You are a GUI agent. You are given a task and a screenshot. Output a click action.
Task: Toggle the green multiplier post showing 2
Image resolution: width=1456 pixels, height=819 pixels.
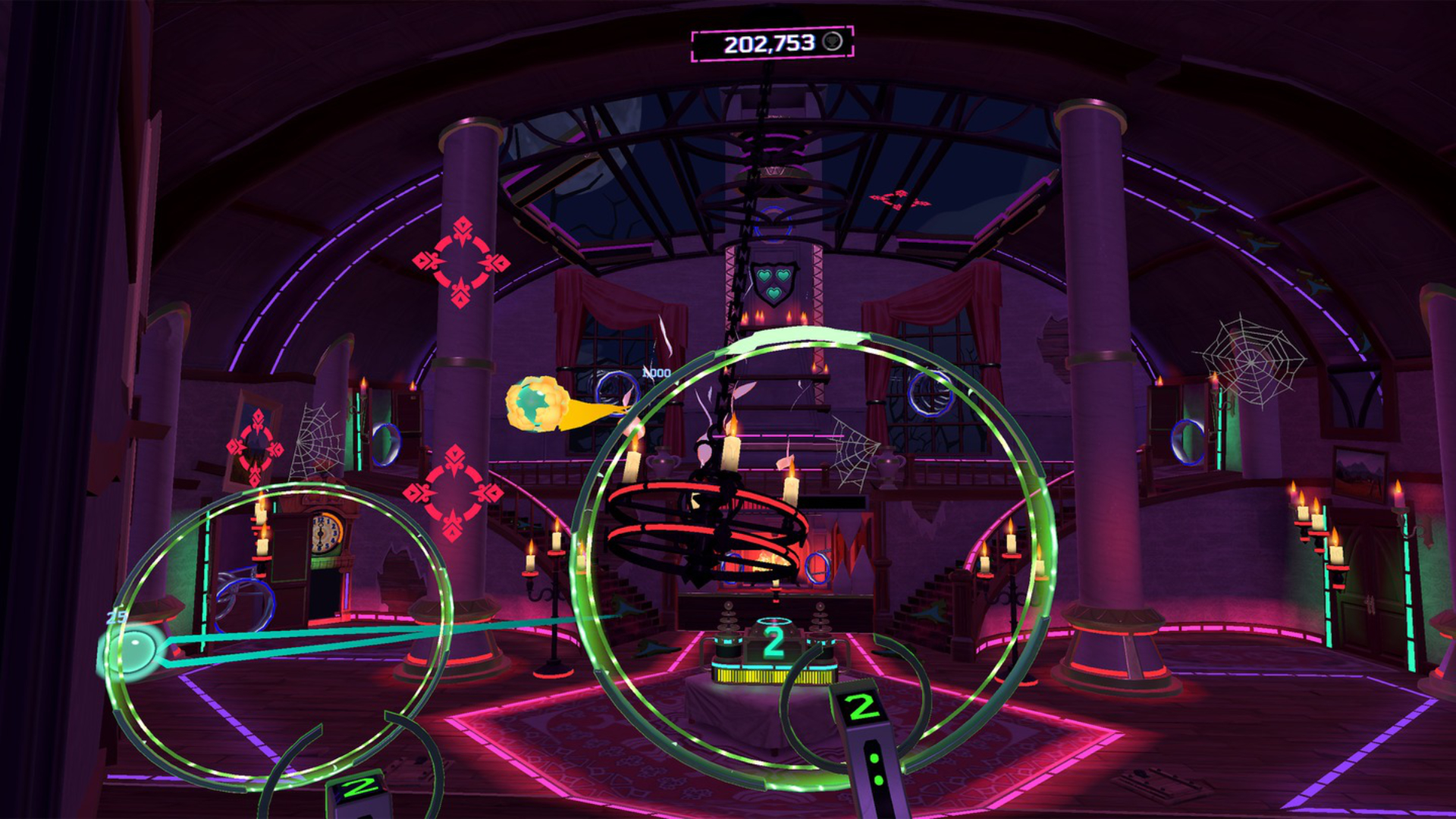click(773, 641)
